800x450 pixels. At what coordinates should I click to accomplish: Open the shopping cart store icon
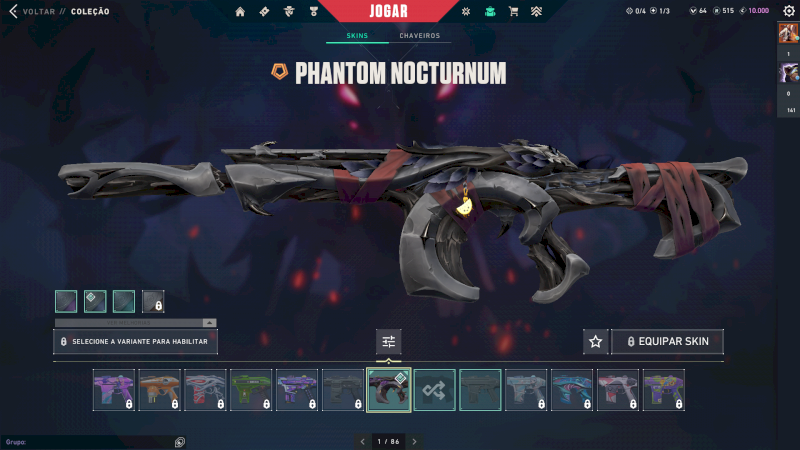[513, 12]
